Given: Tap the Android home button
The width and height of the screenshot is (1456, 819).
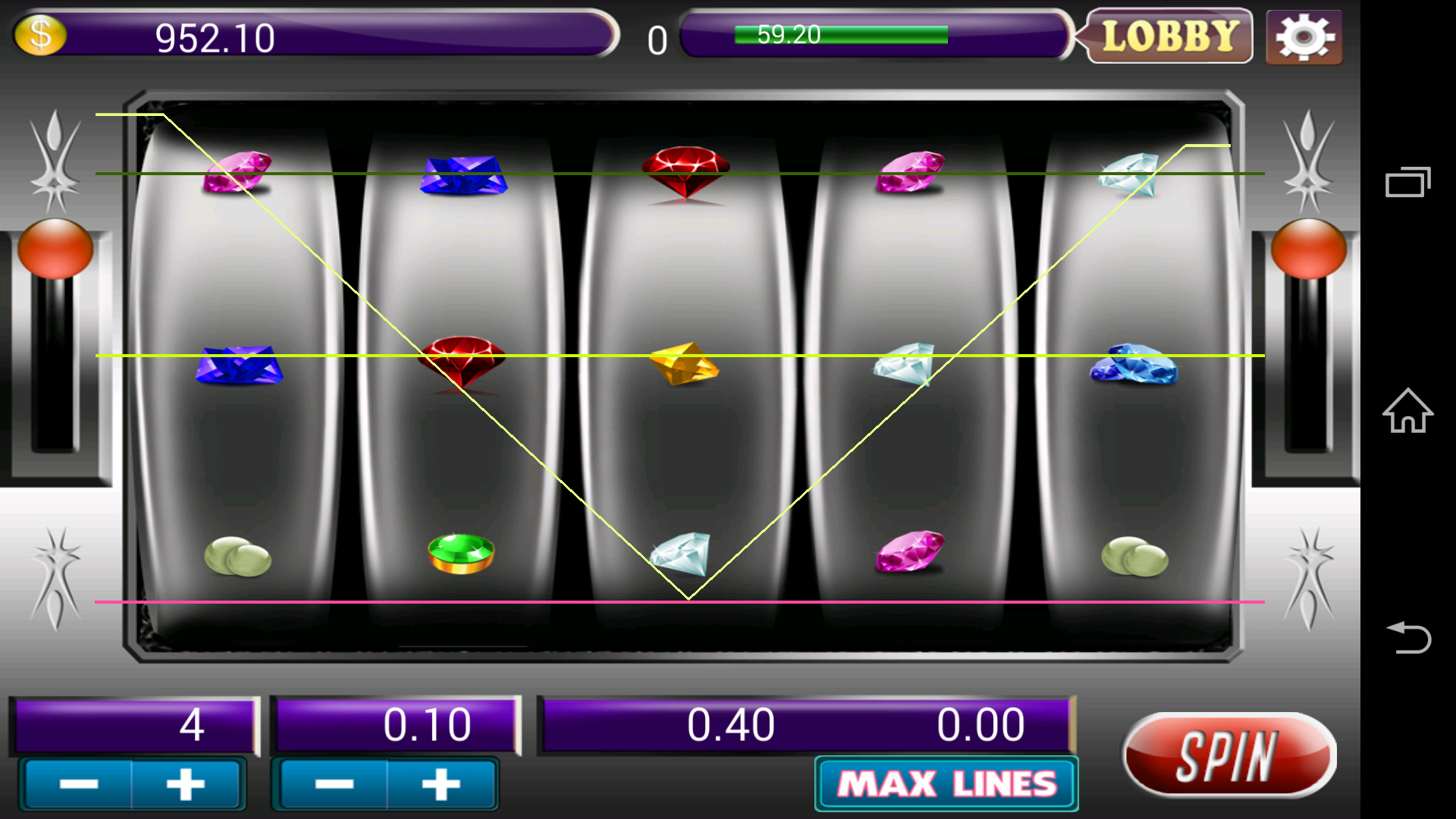Looking at the screenshot, I should (1407, 411).
